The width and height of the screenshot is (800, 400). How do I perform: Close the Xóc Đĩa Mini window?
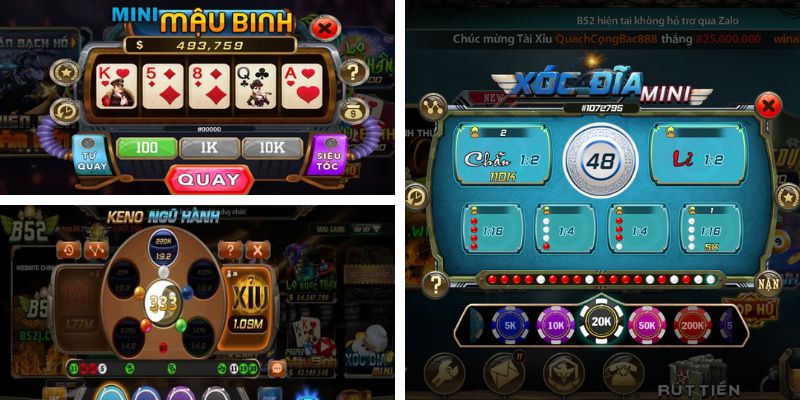pyautogui.click(x=767, y=104)
